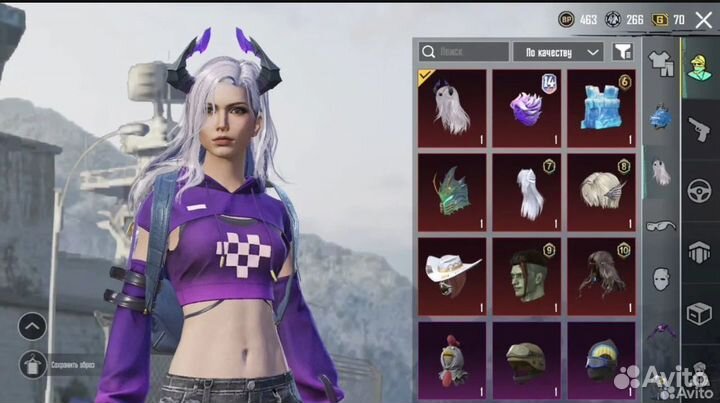Open the steering wheel vehicles tab

tap(698, 190)
